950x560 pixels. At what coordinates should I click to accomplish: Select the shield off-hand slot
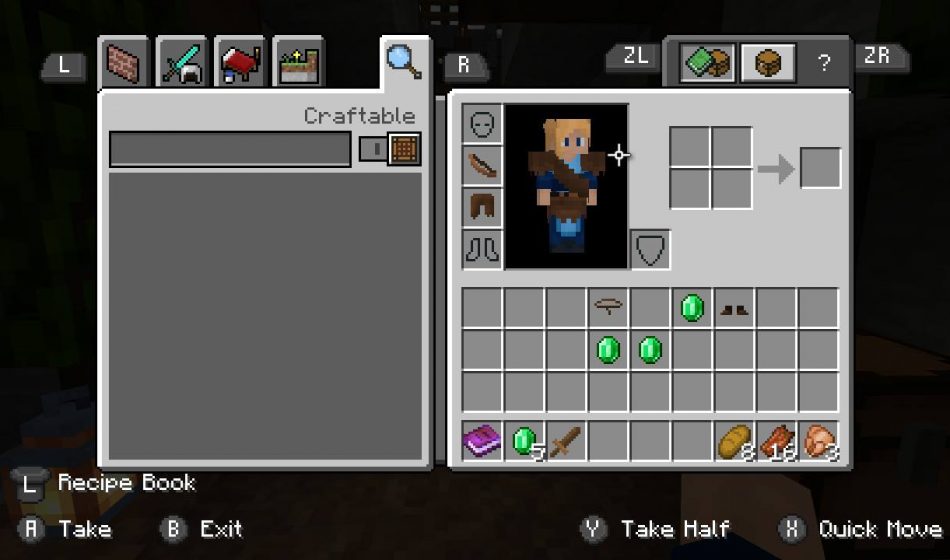(x=650, y=249)
